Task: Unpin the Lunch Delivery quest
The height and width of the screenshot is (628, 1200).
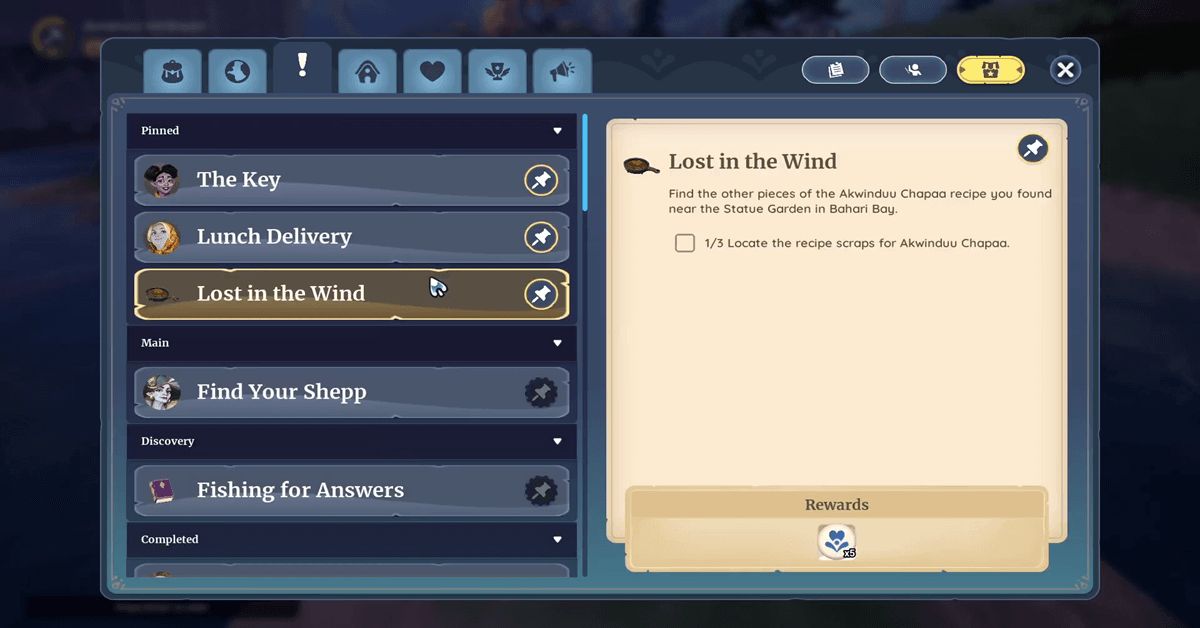Action: [541, 237]
